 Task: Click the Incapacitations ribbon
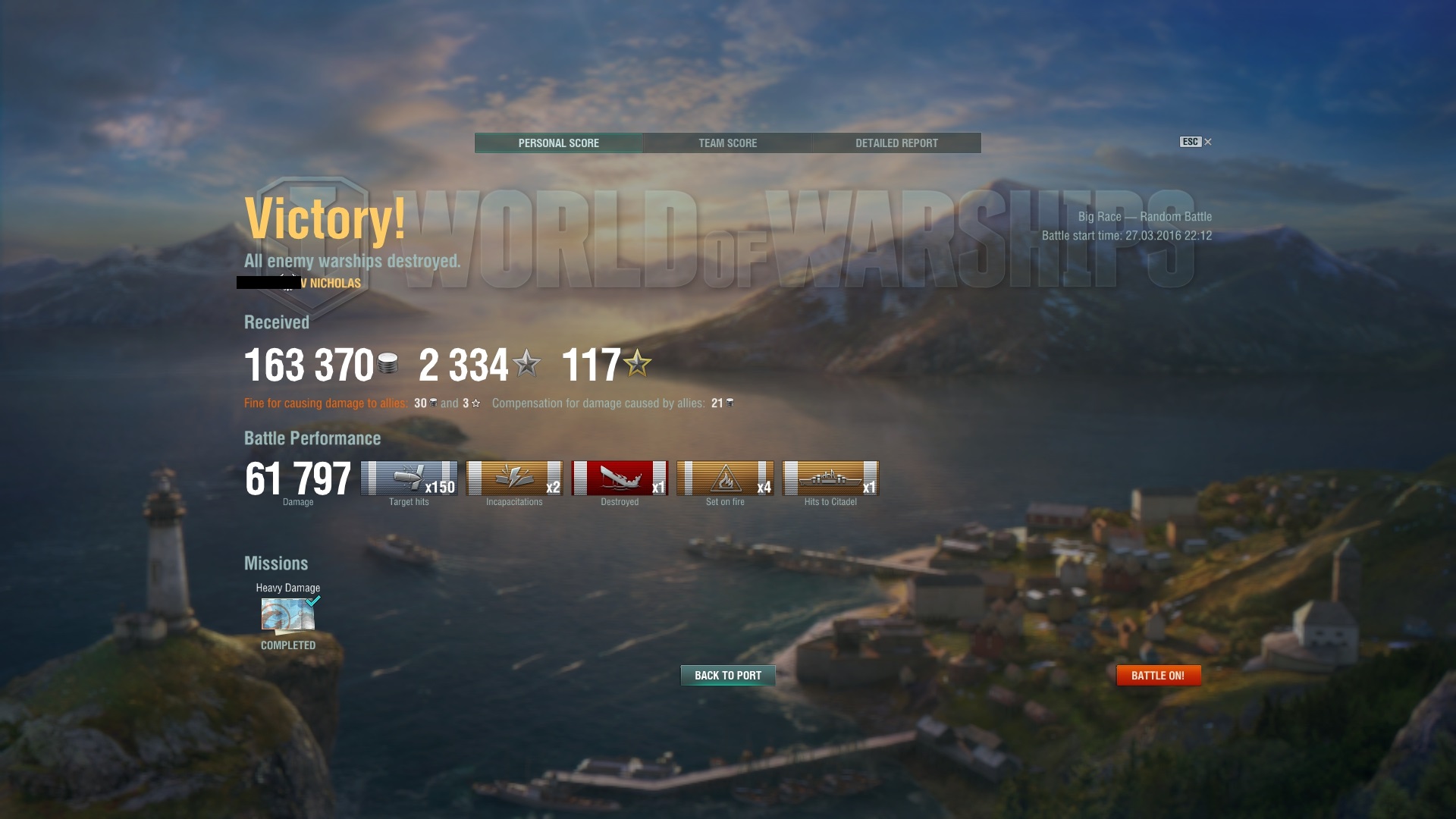point(514,479)
